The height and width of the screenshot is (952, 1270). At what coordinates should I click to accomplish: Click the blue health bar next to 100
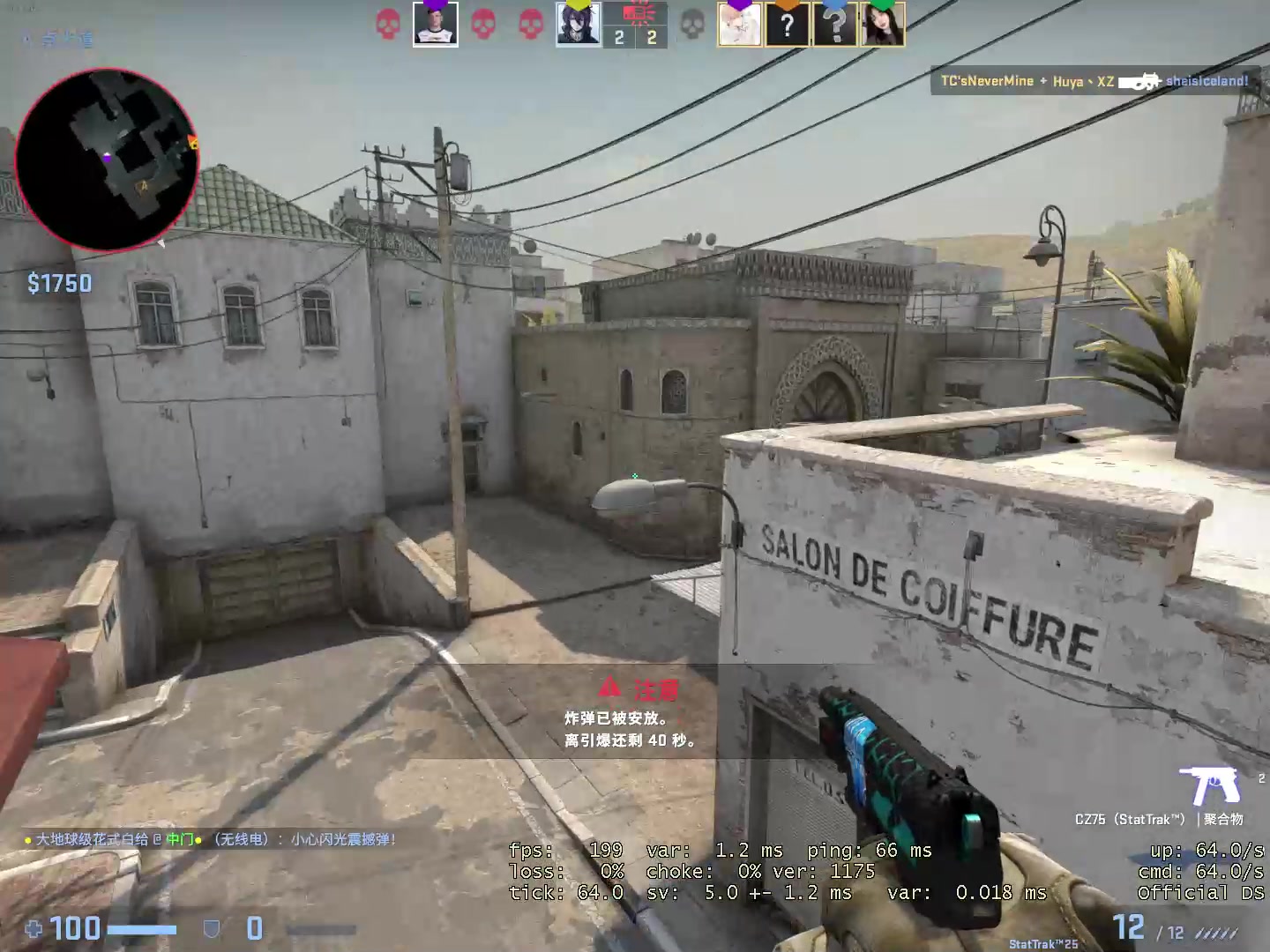[141, 928]
